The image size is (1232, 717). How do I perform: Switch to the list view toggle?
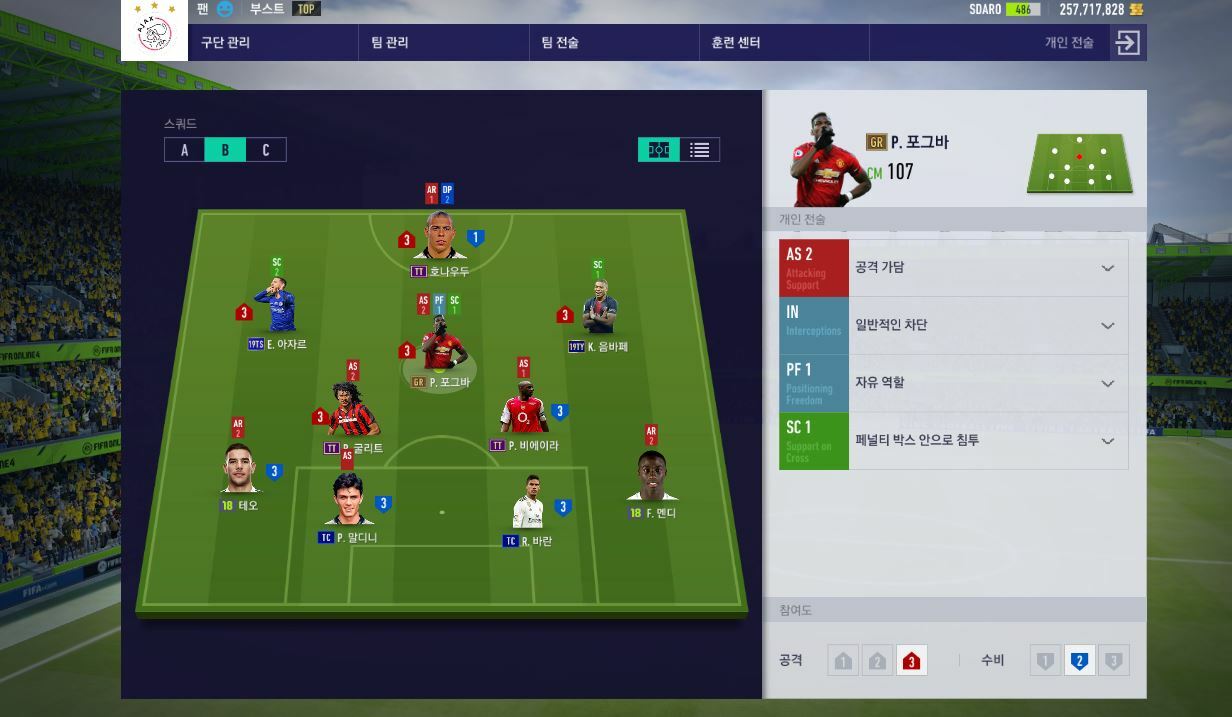click(699, 150)
